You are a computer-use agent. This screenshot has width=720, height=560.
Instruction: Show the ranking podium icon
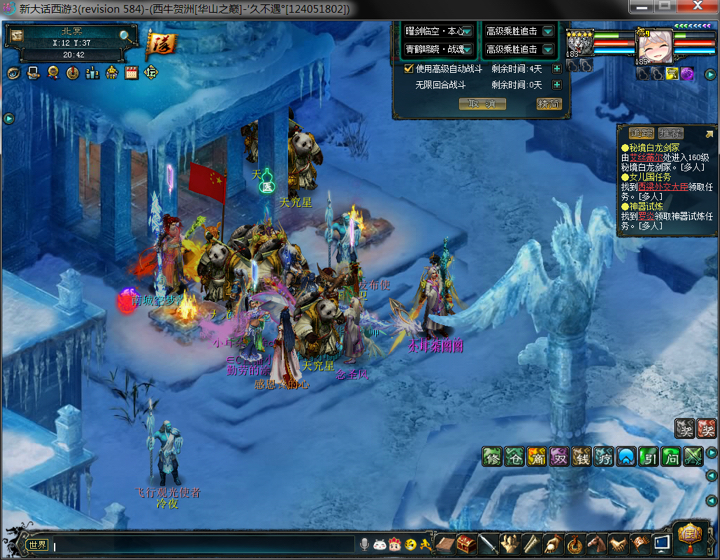tap(92, 73)
